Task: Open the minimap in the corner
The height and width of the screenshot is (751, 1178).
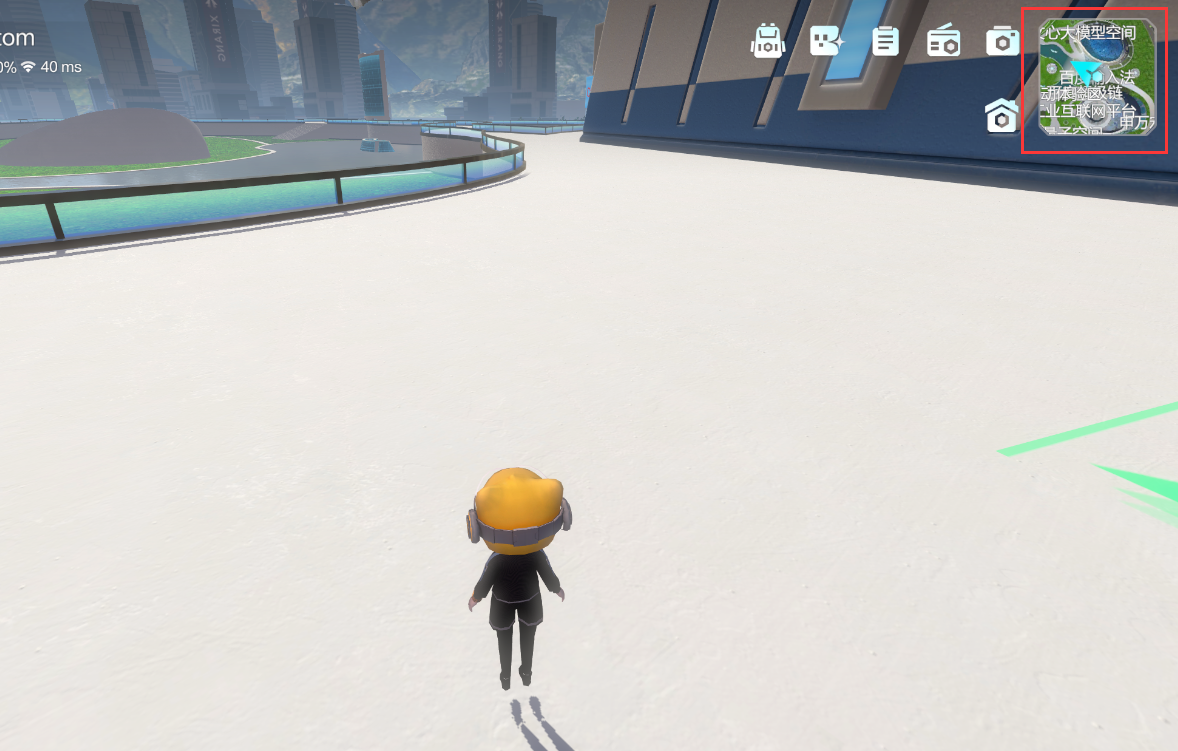Action: 1097,78
